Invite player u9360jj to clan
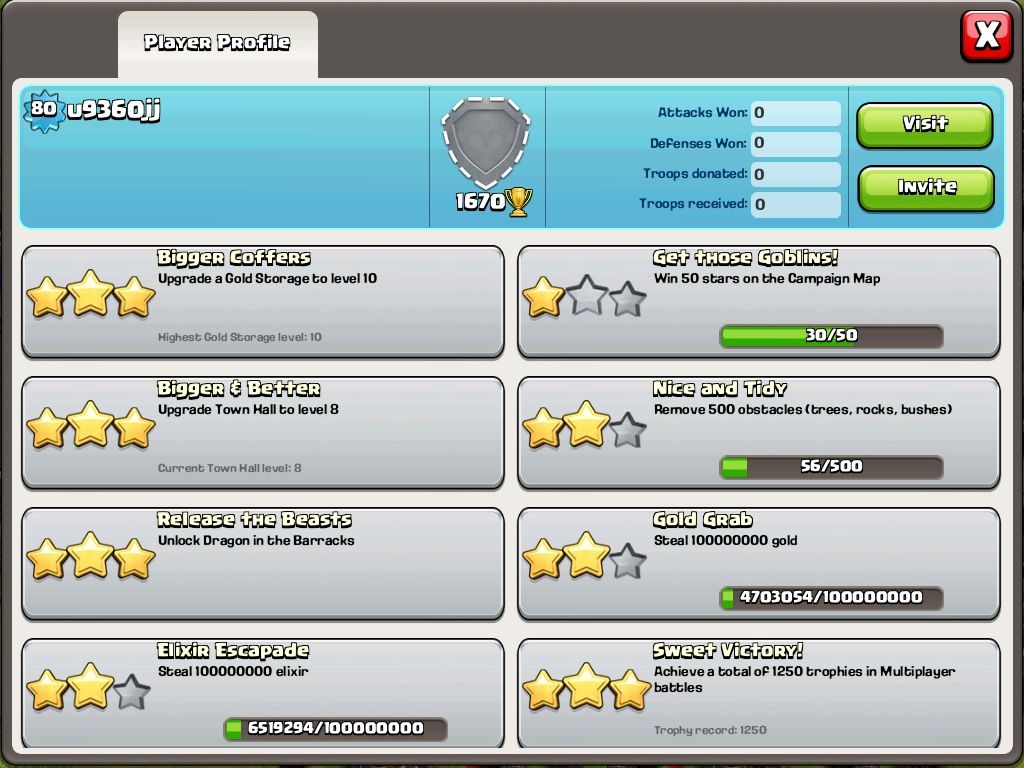Screen dimensions: 1024x768 [x=924, y=188]
